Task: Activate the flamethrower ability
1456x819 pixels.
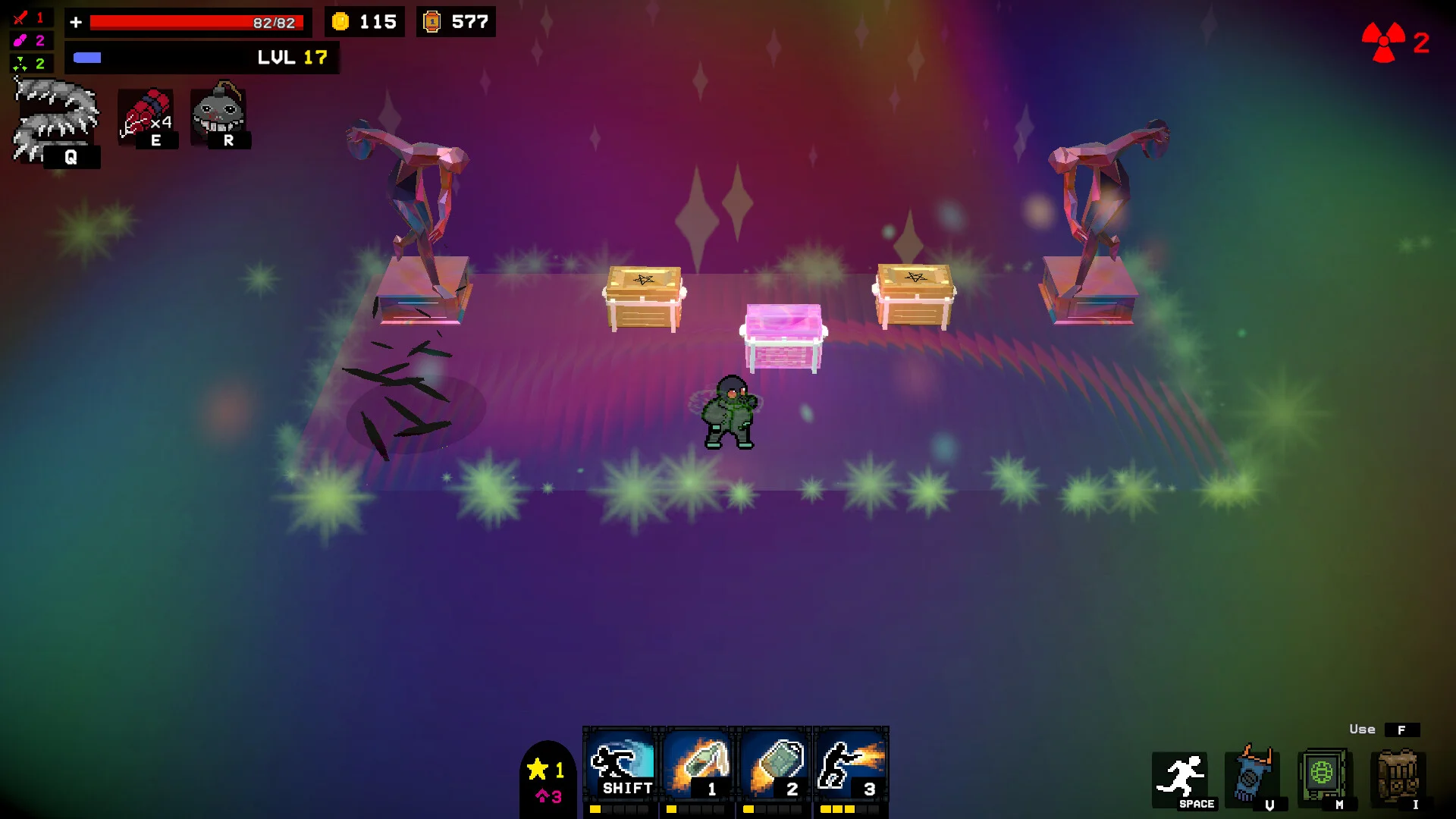Action: click(x=851, y=764)
